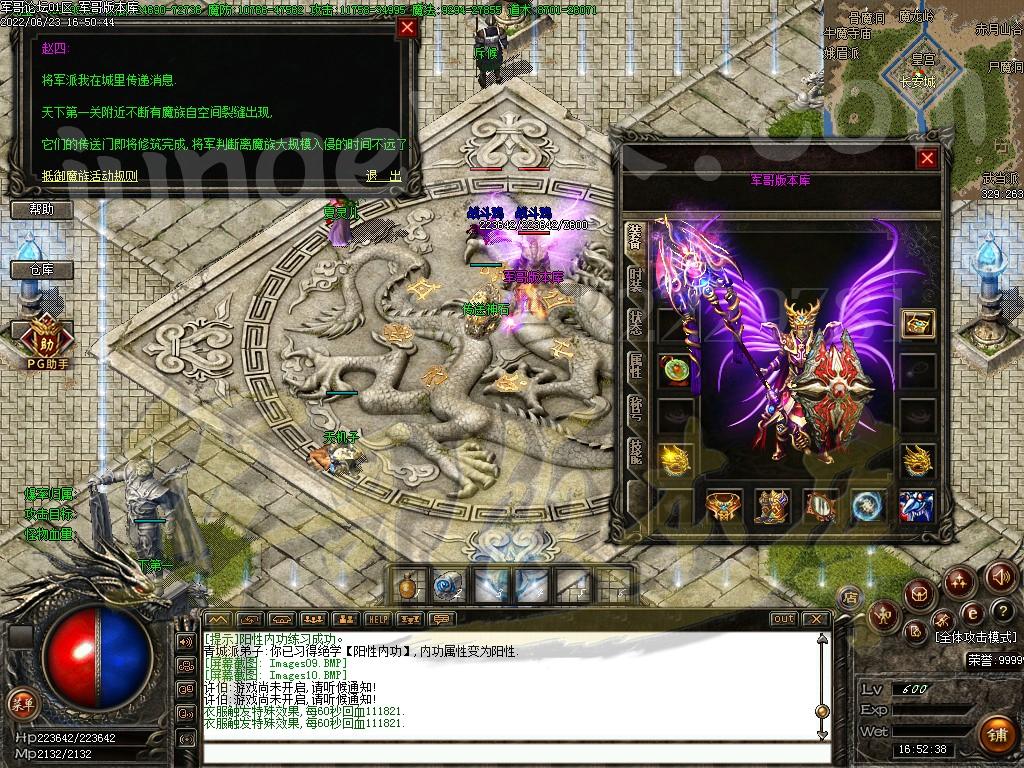Select the mirror item equipment slot
1024x768 pixels.
(821, 507)
